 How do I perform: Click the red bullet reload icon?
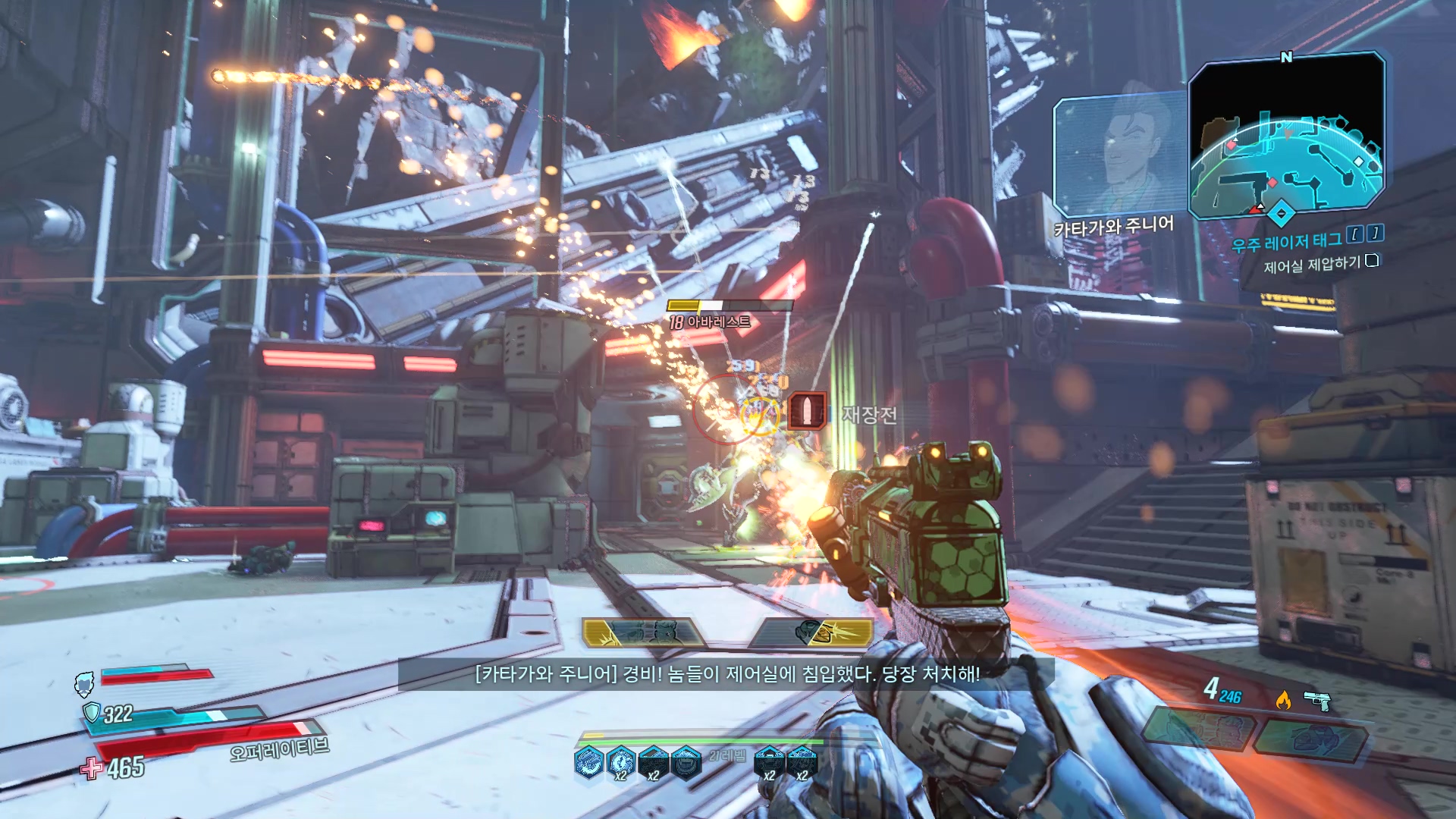pos(807,411)
